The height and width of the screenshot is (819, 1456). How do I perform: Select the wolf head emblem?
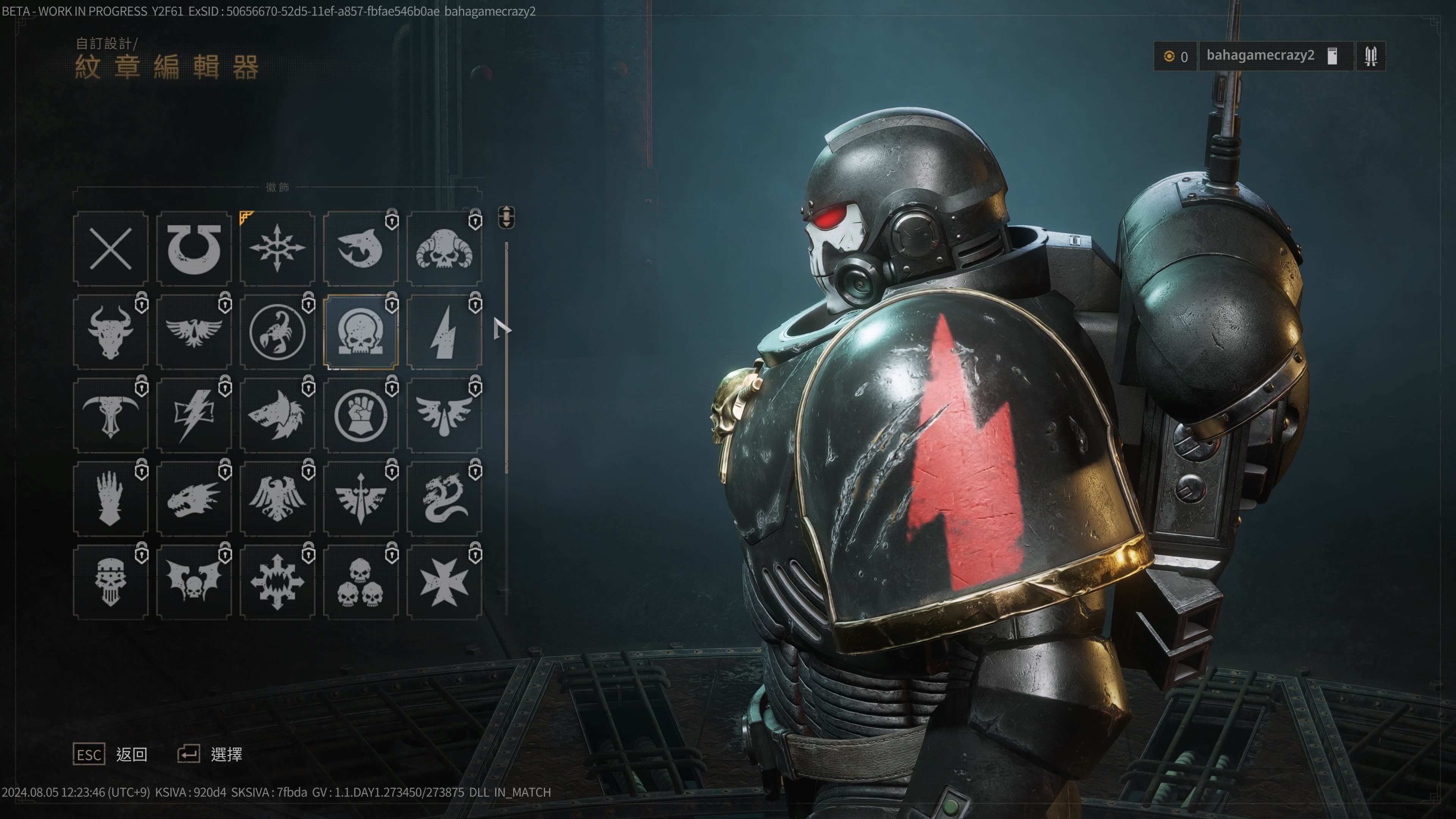pyautogui.click(x=277, y=416)
